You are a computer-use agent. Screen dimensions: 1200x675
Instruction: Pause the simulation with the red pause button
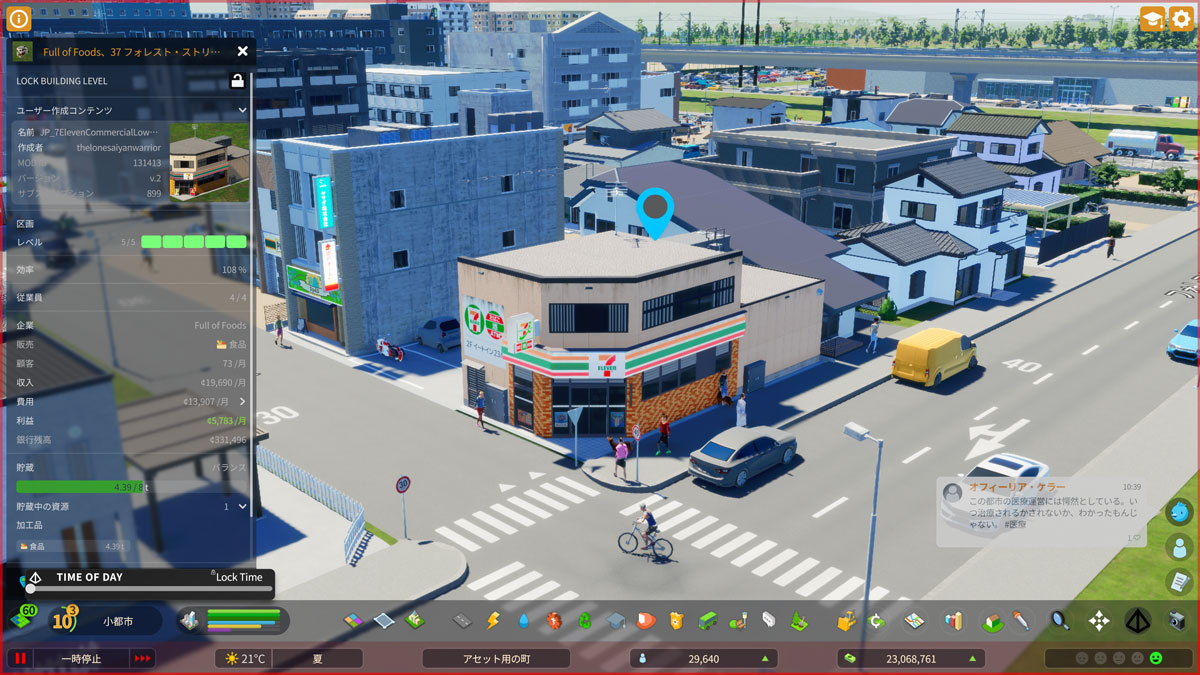click(19, 658)
